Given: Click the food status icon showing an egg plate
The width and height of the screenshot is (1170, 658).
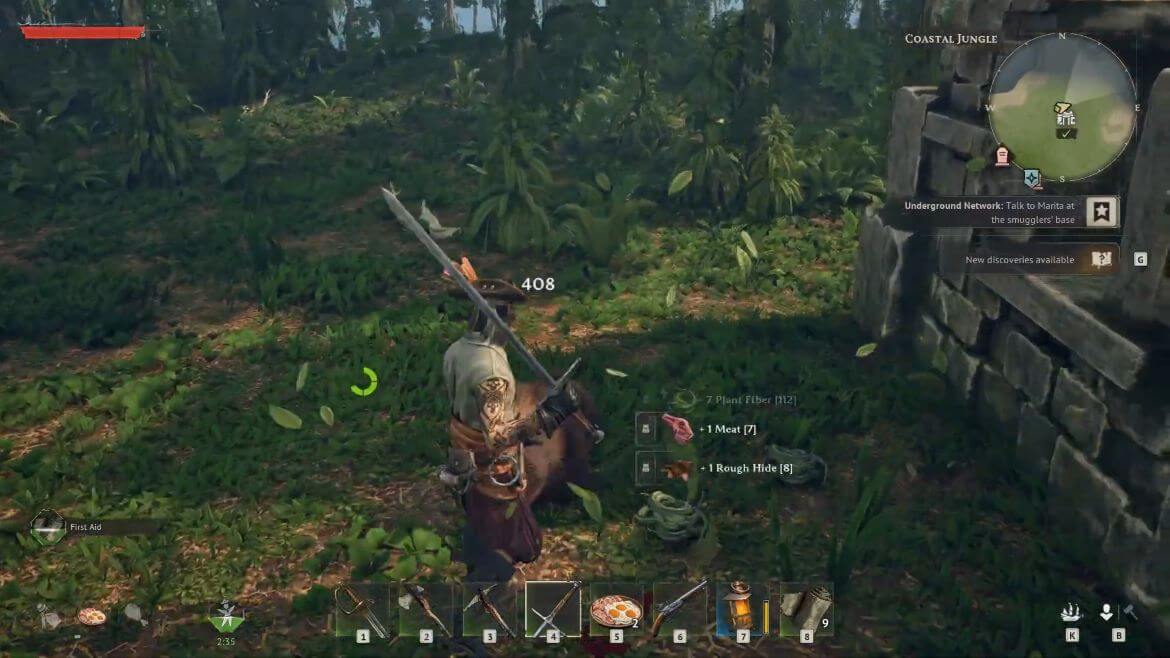Looking at the screenshot, I should pos(92,616).
